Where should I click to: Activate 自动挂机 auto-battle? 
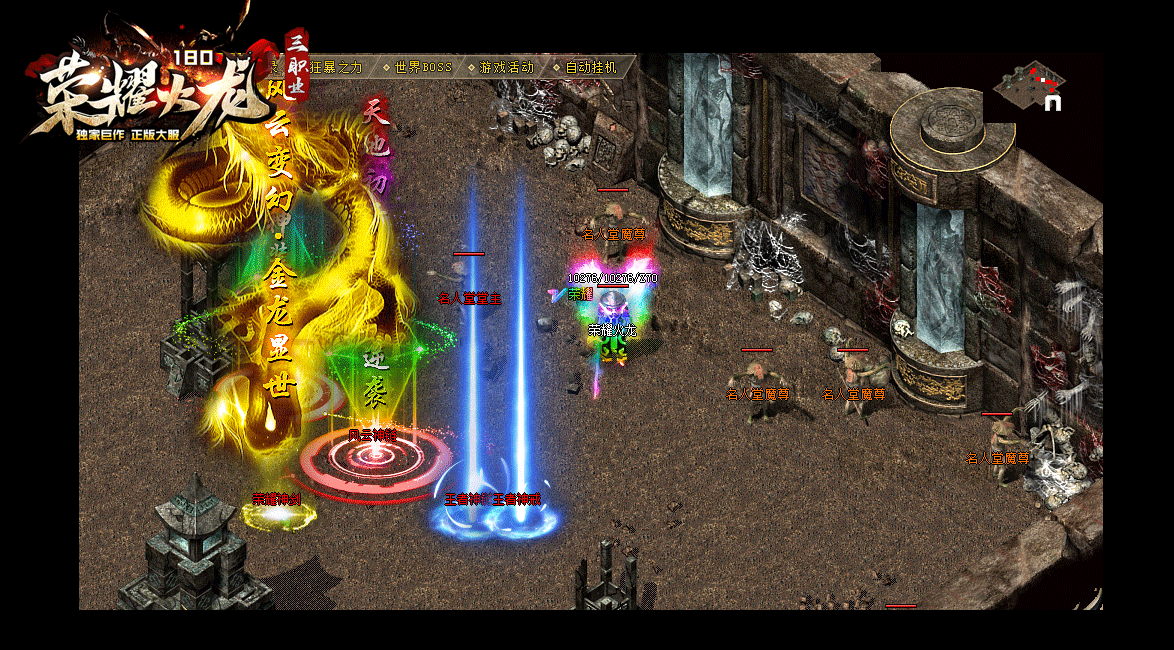tap(591, 67)
